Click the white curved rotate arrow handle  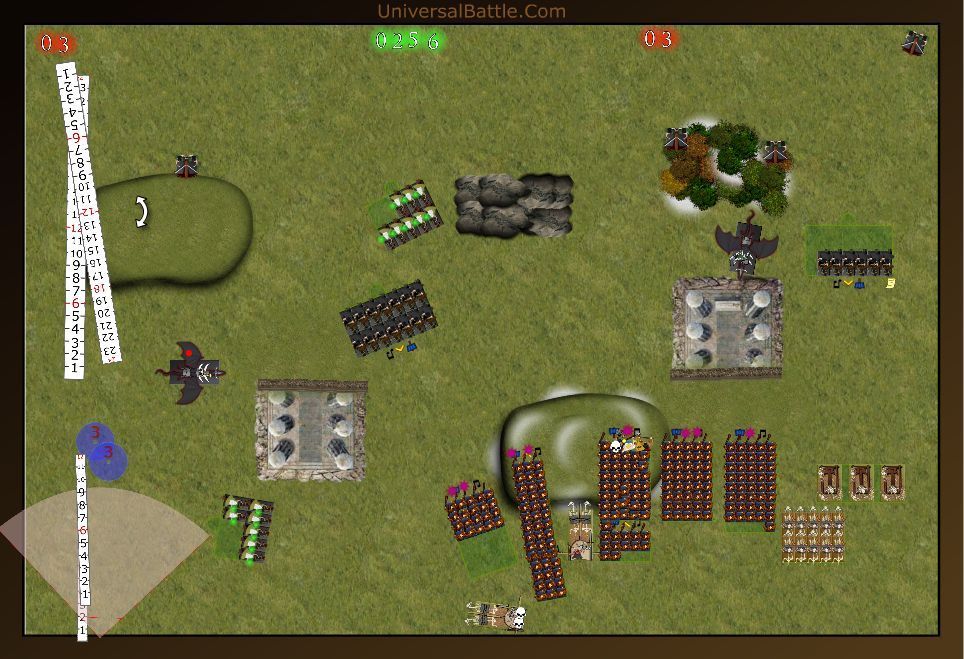coord(141,211)
